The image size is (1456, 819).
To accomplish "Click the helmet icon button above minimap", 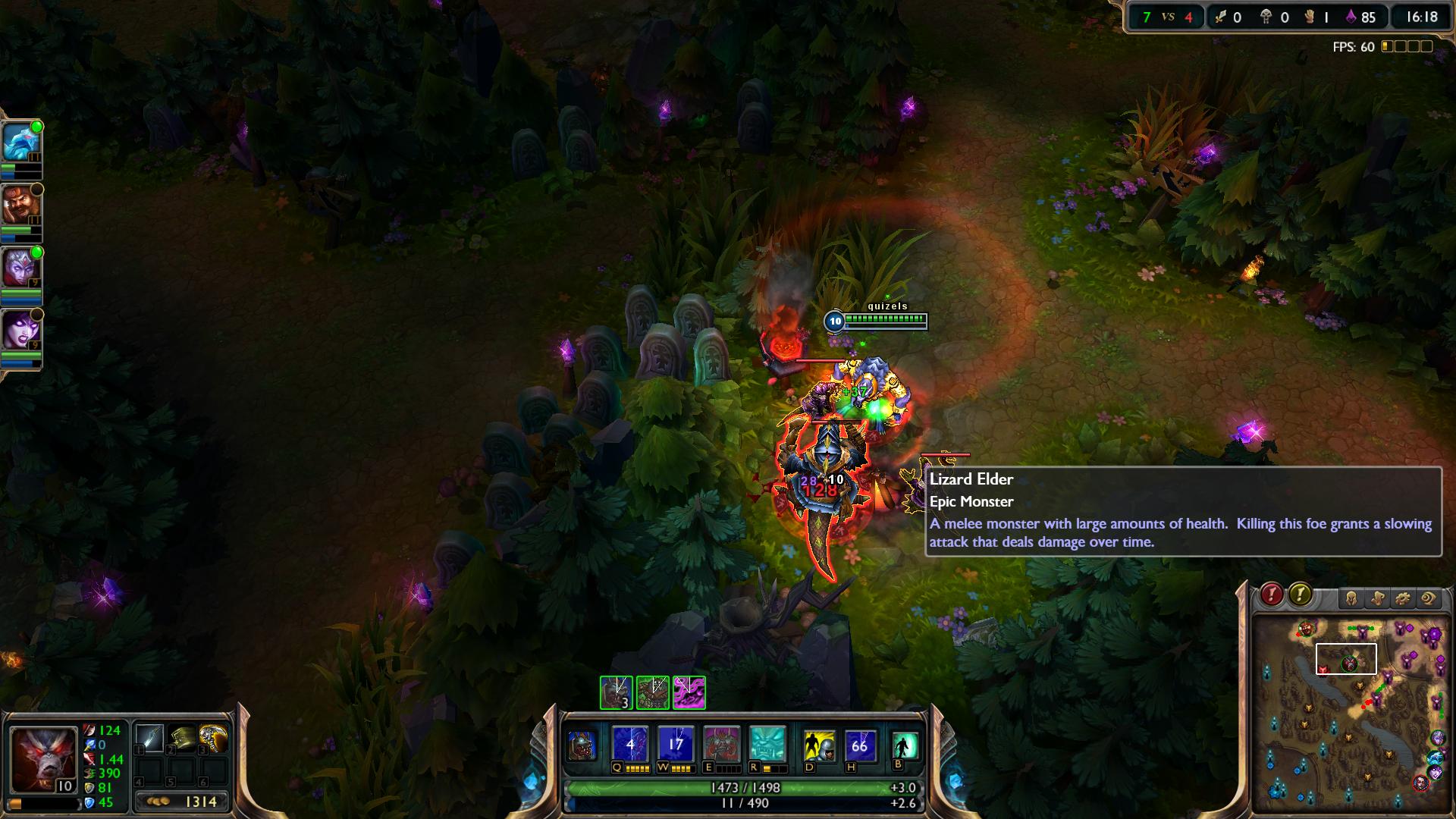I will 1351,599.
